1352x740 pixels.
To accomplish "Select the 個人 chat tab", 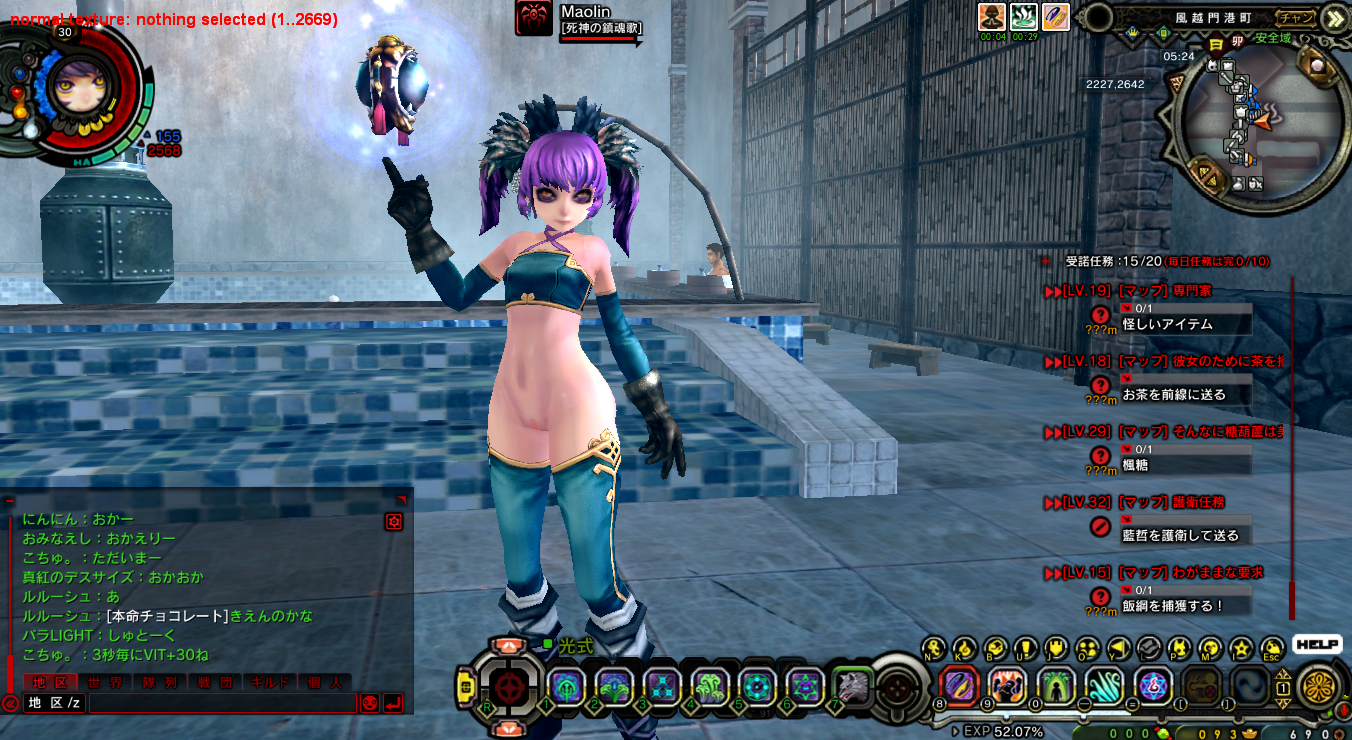I will tap(324, 682).
